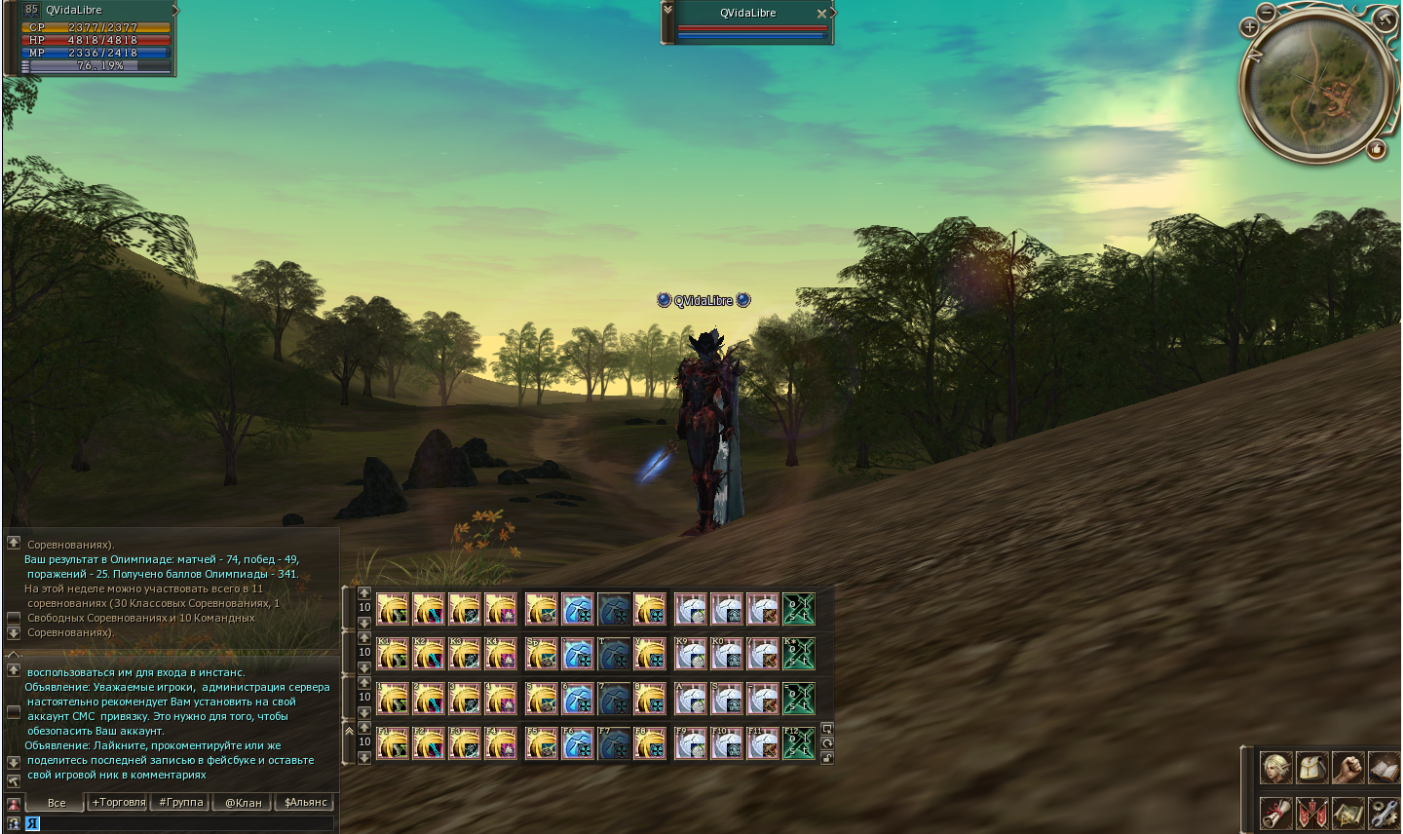Viewport: 1403px width, 834px height.
Task: Open the Options wrench icon
Action: click(1383, 813)
